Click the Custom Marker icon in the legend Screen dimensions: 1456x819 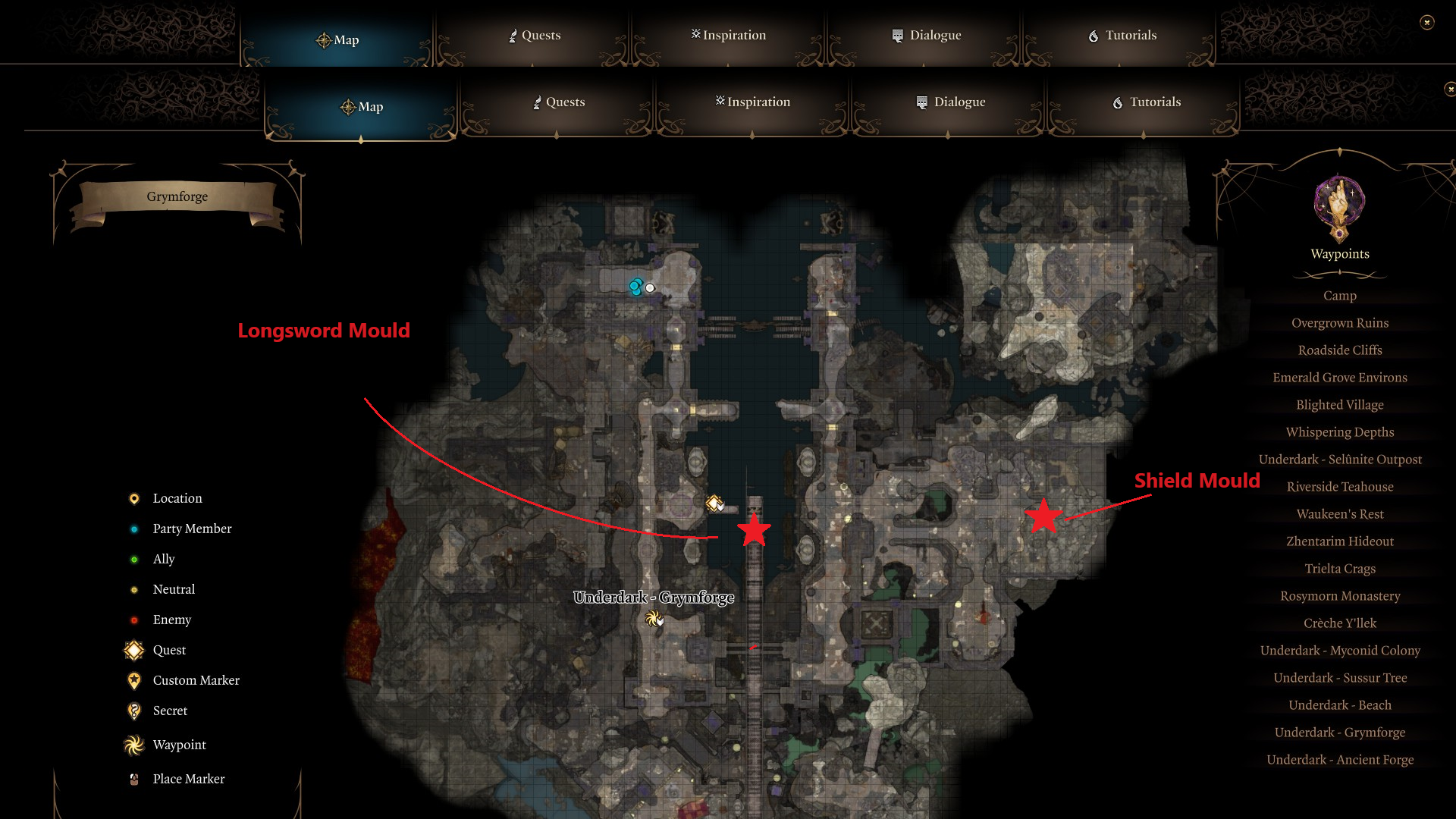[134, 680]
